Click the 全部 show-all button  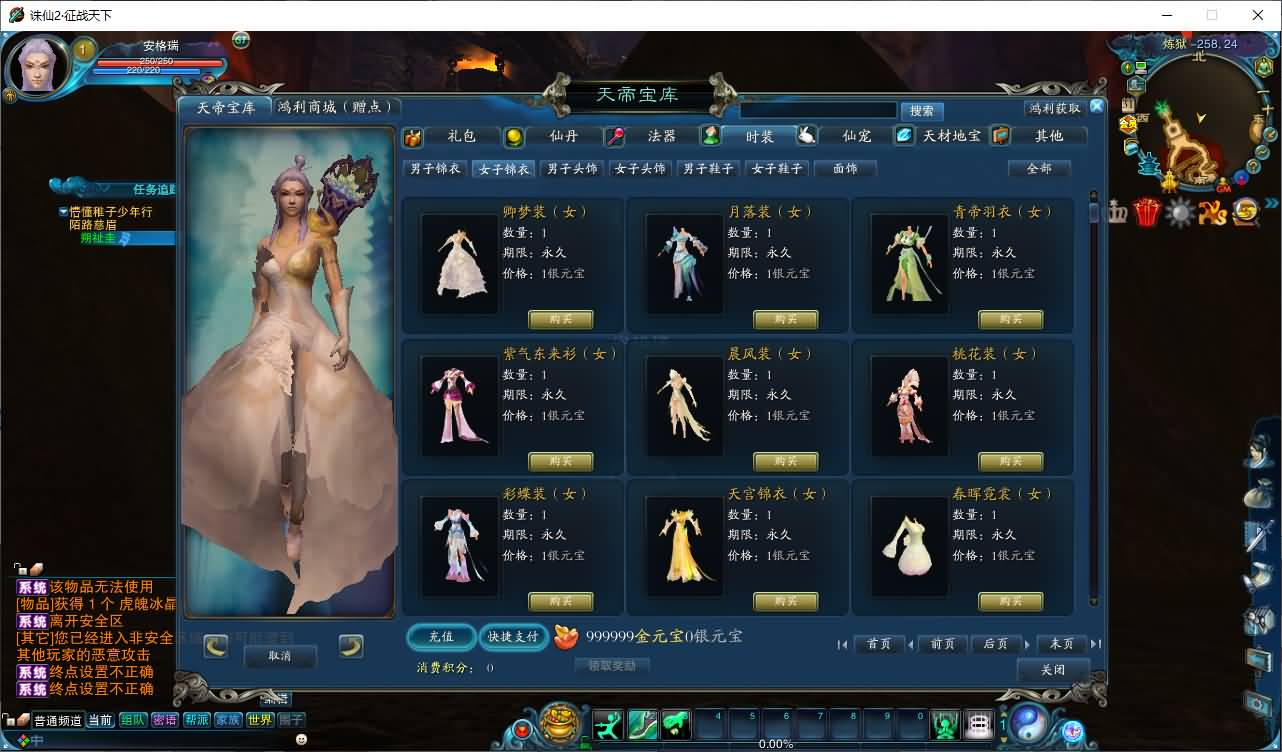pyautogui.click(x=1039, y=169)
